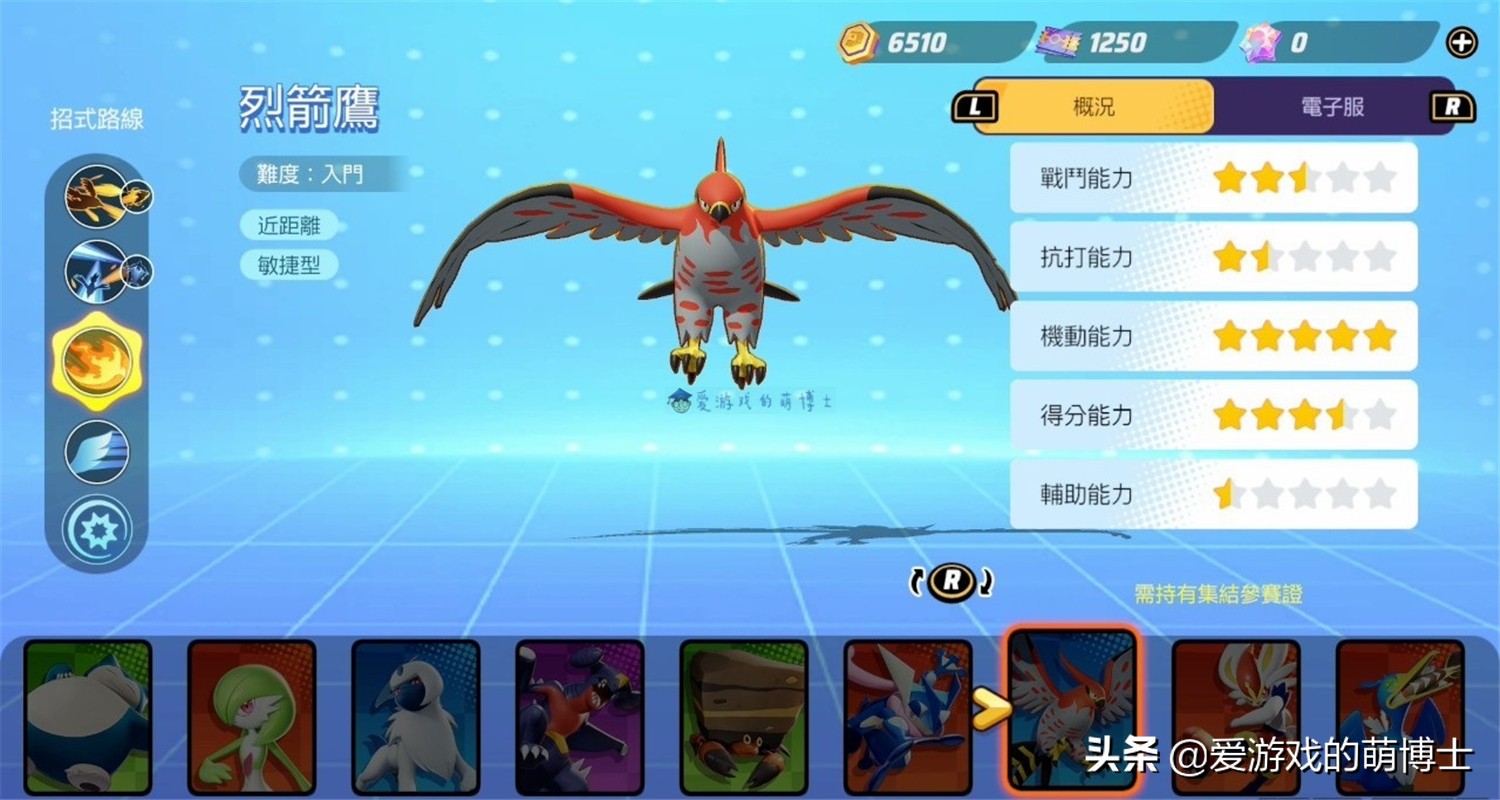The width and height of the screenshot is (1500, 800).
Task: Select the fire move icon in 招式路線 sidebar
Action: [x=97, y=362]
